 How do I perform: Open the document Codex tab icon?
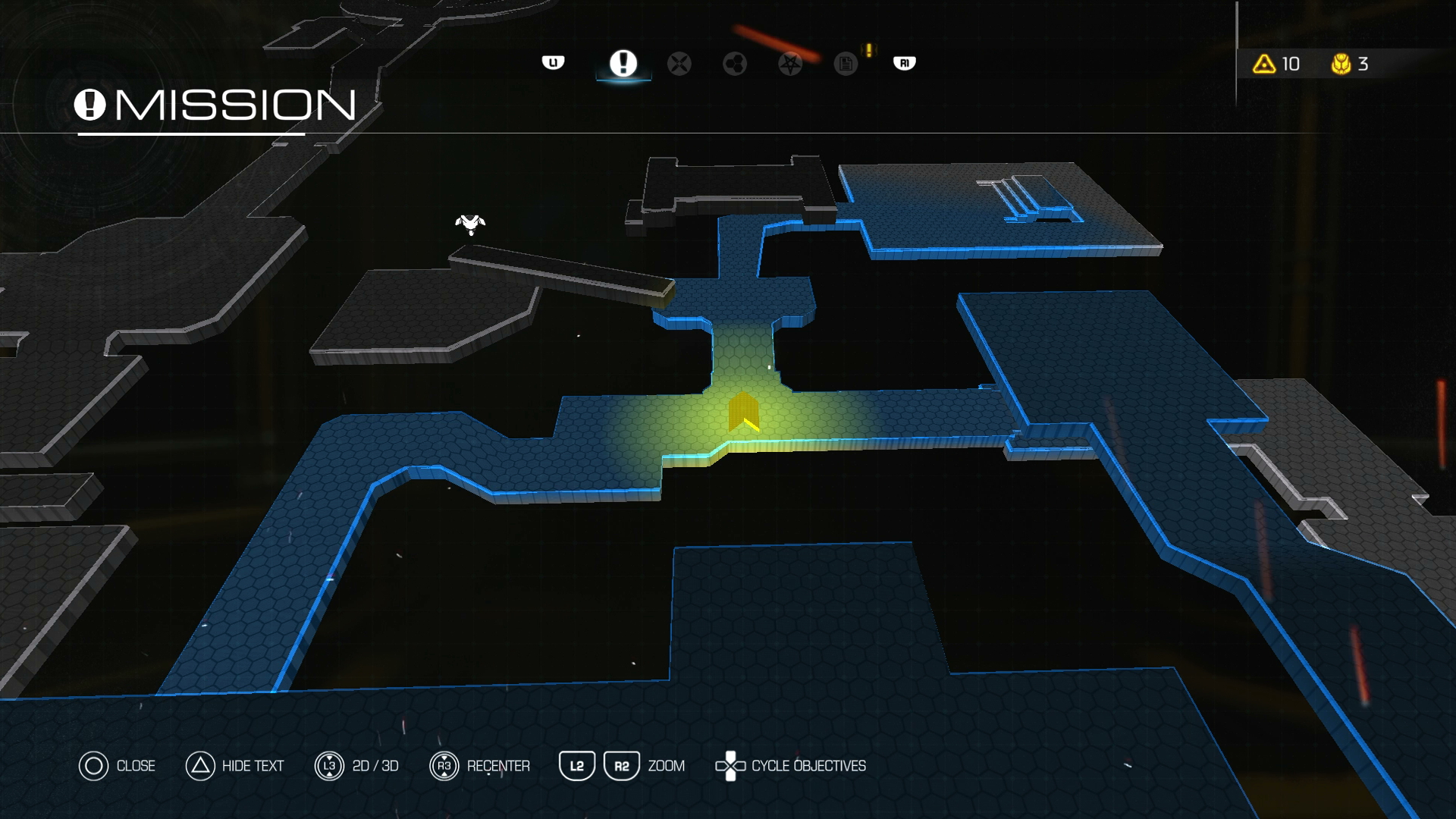tap(843, 64)
